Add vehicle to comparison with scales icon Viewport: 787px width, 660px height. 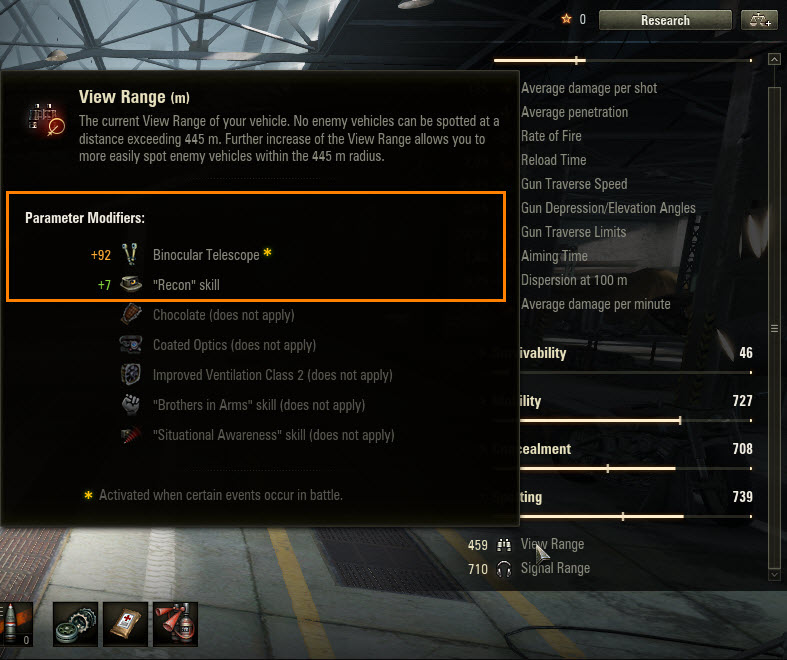point(759,20)
